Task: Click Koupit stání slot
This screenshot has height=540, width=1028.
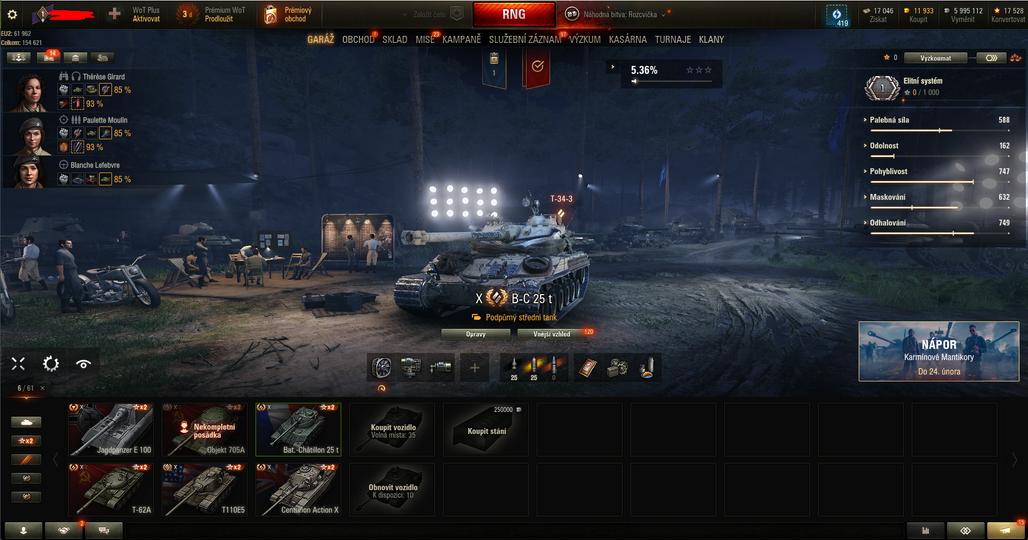Action: click(x=486, y=430)
